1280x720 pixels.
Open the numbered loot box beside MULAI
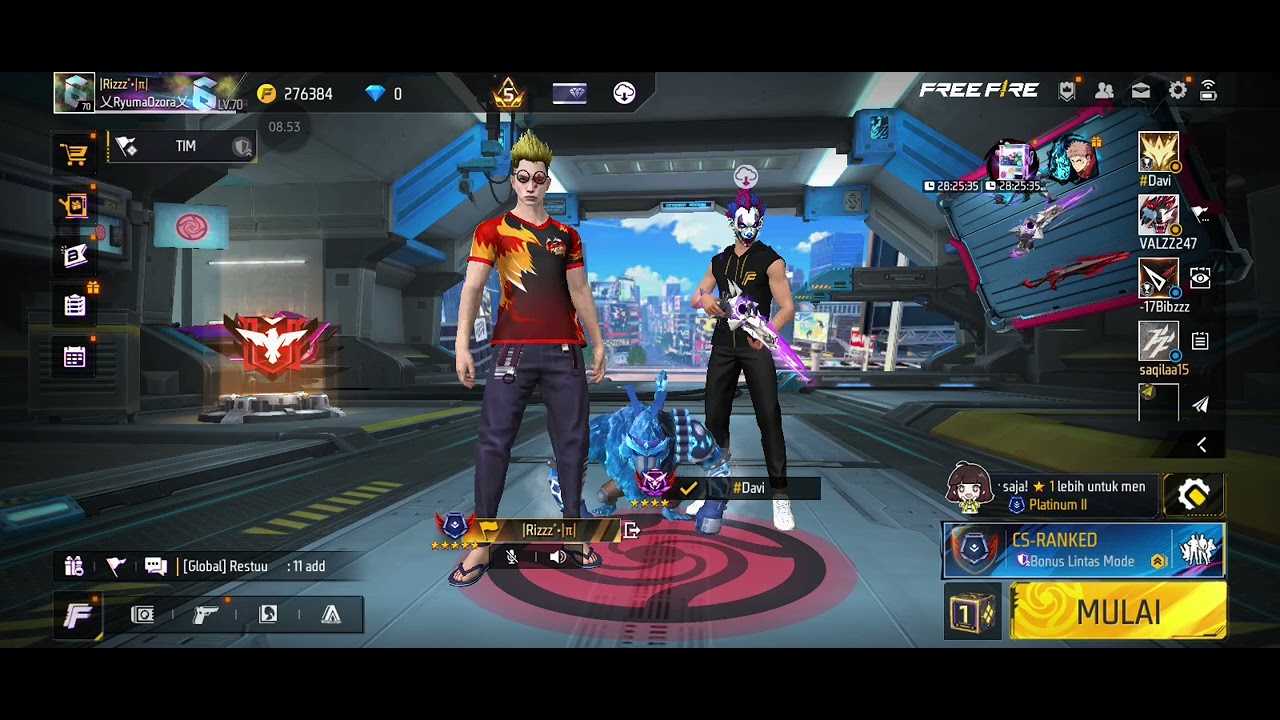972,611
